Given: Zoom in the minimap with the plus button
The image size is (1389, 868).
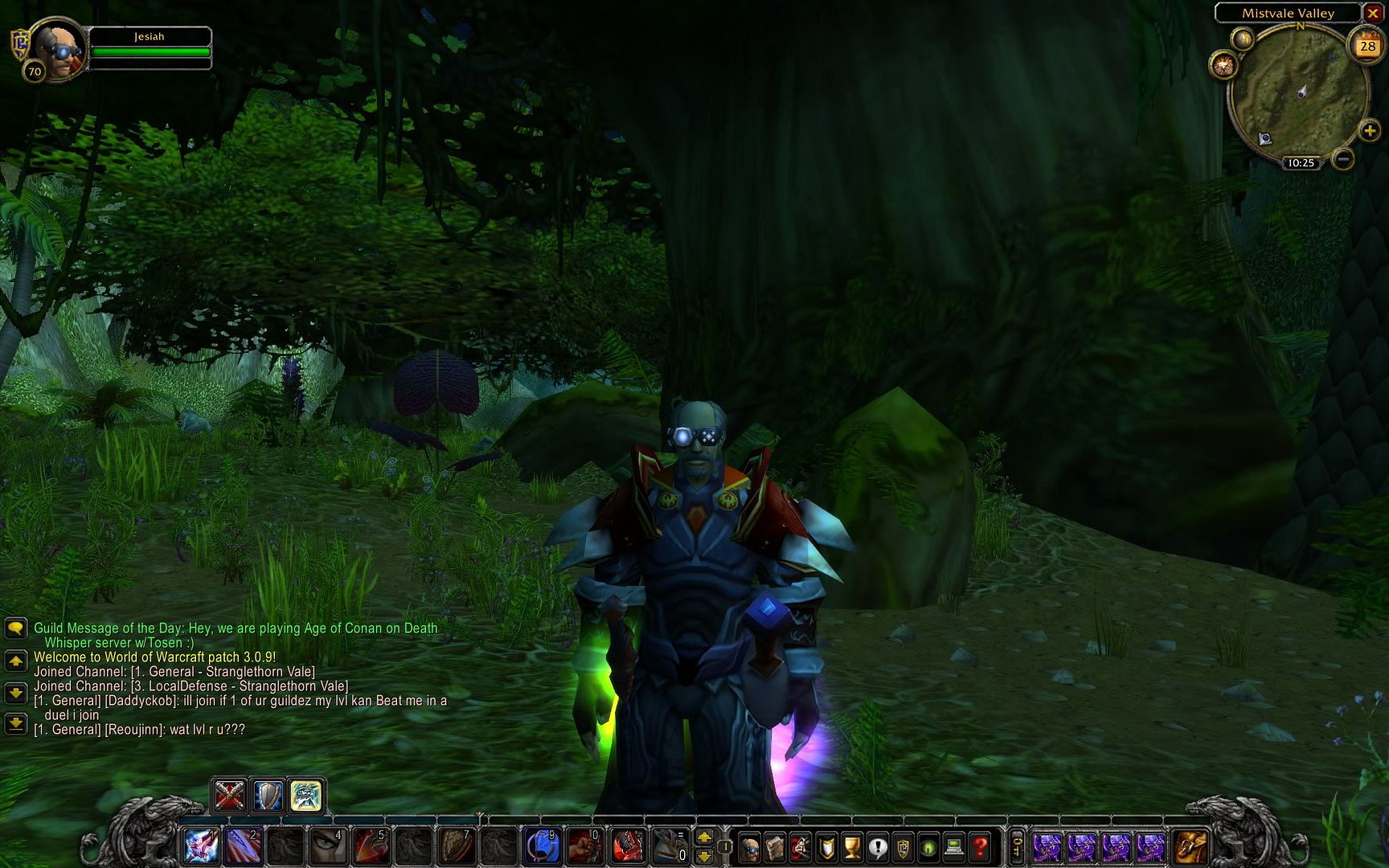Looking at the screenshot, I should click(1369, 130).
